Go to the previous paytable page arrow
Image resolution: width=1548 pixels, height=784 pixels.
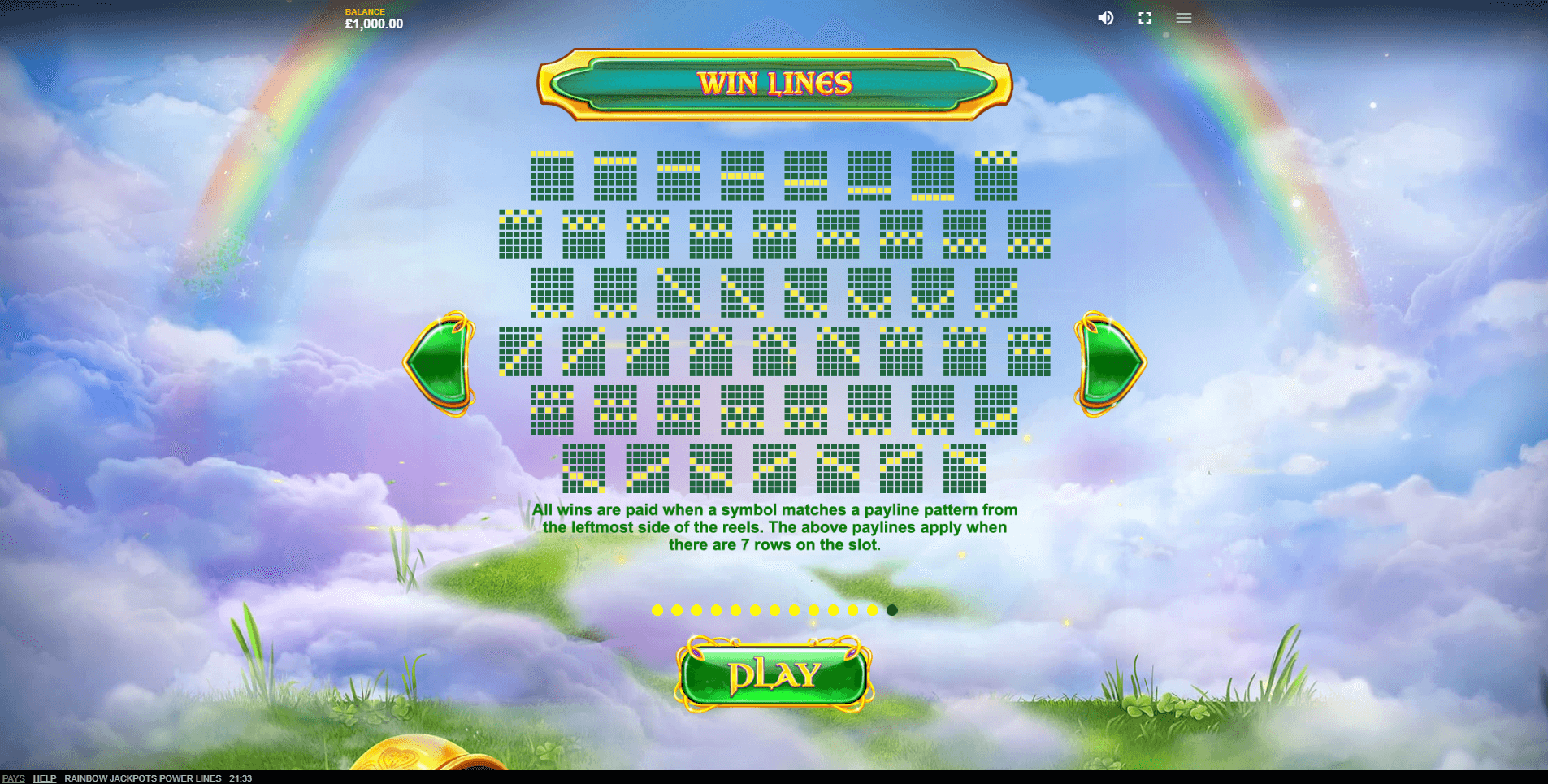[440, 363]
